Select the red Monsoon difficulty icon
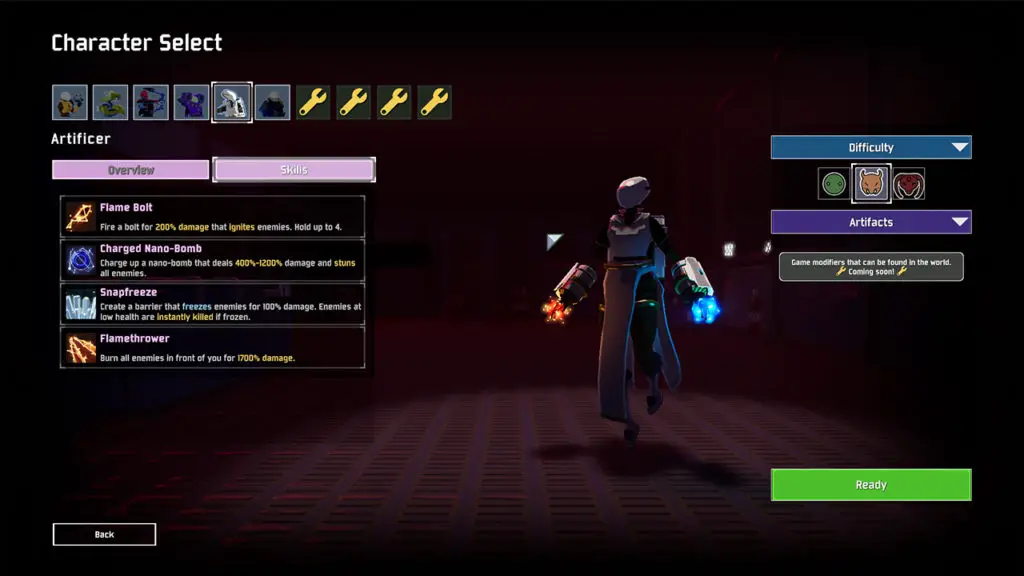Viewport: 1024px width, 576px height. click(x=908, y=184)
